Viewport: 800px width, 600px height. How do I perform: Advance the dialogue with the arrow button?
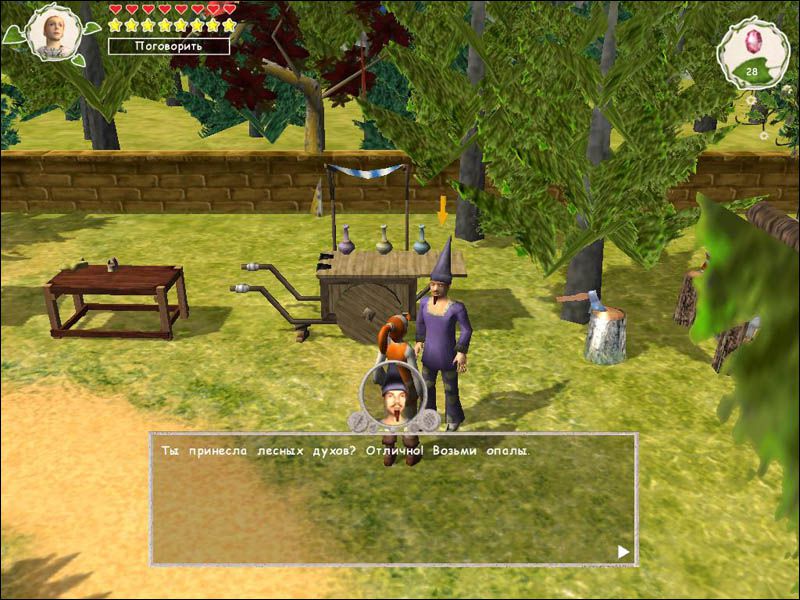pyautogui.click(x=623, y=551)
